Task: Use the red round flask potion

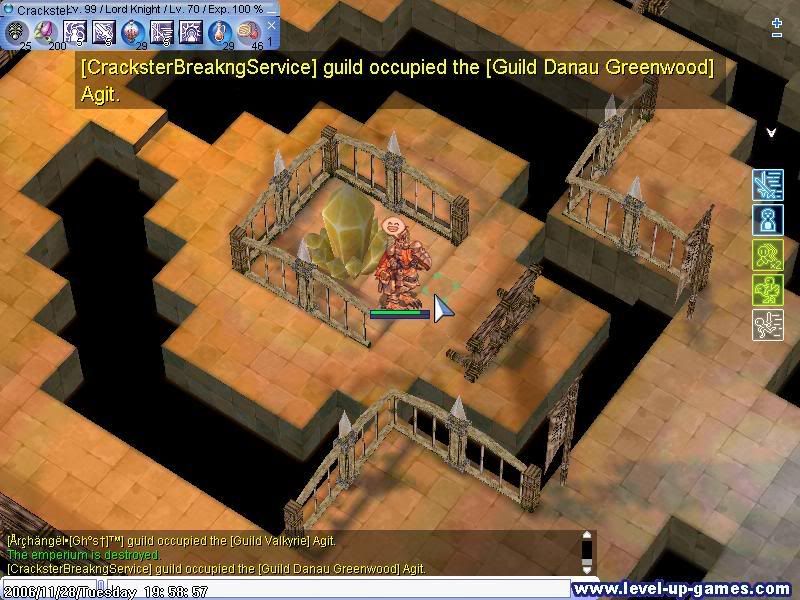Action: (x=133, y=32)
